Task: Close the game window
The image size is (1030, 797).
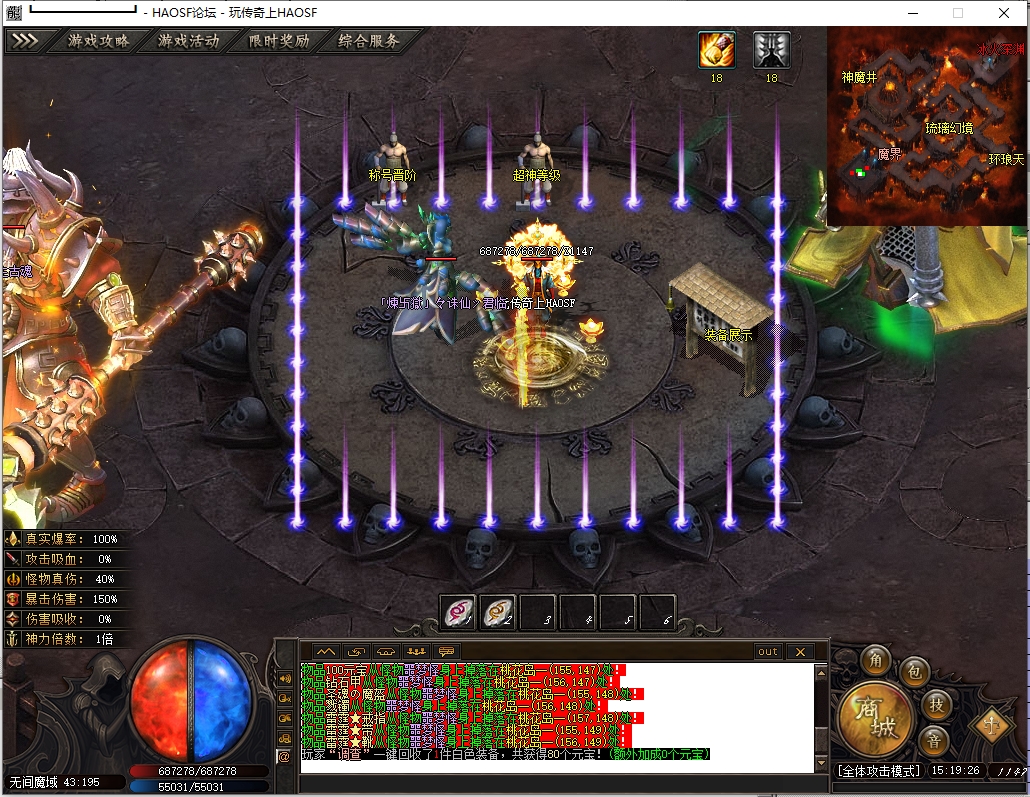Action: click(1003, 13)
